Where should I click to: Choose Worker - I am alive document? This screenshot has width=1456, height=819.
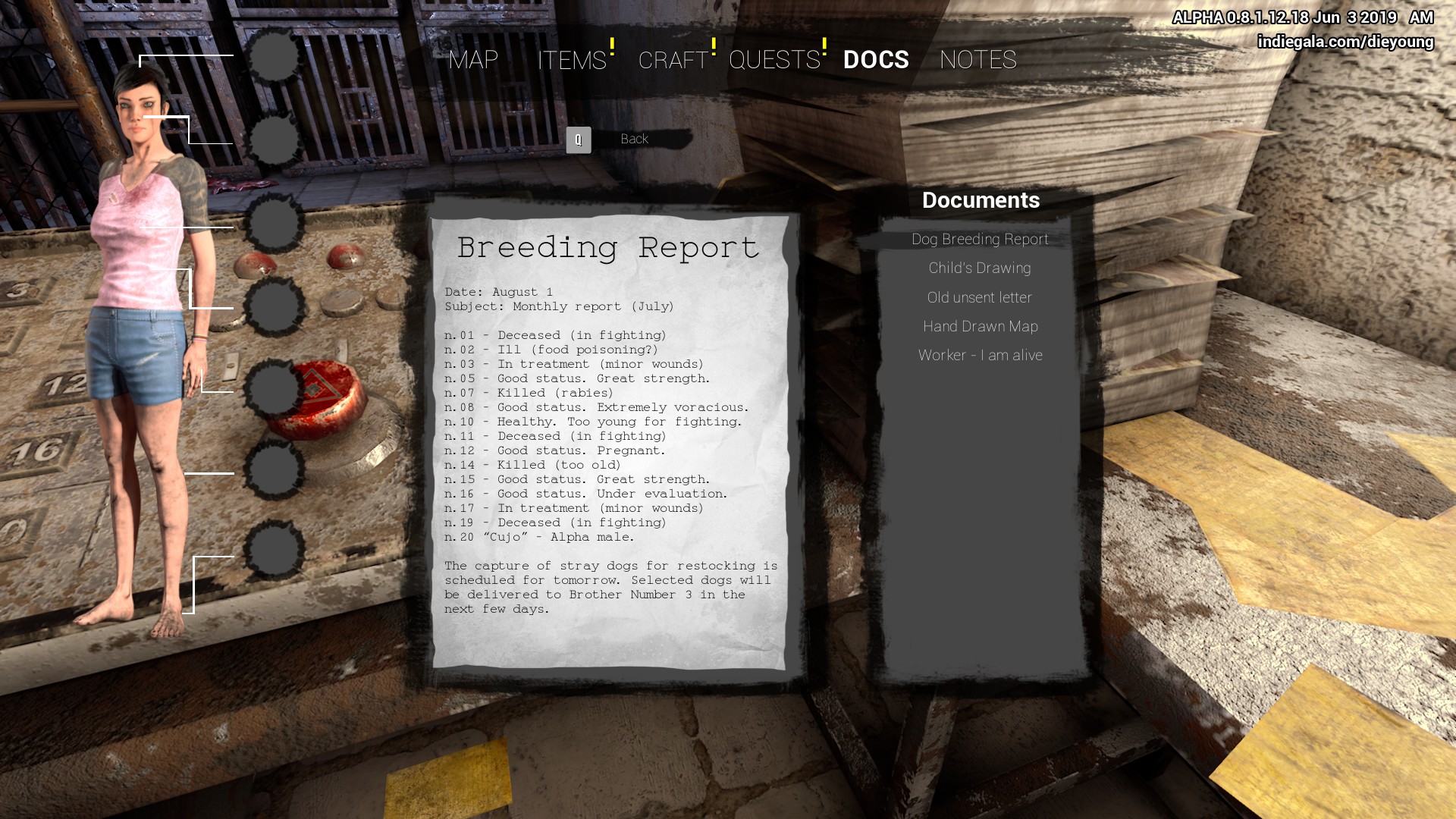pos(980,356)
